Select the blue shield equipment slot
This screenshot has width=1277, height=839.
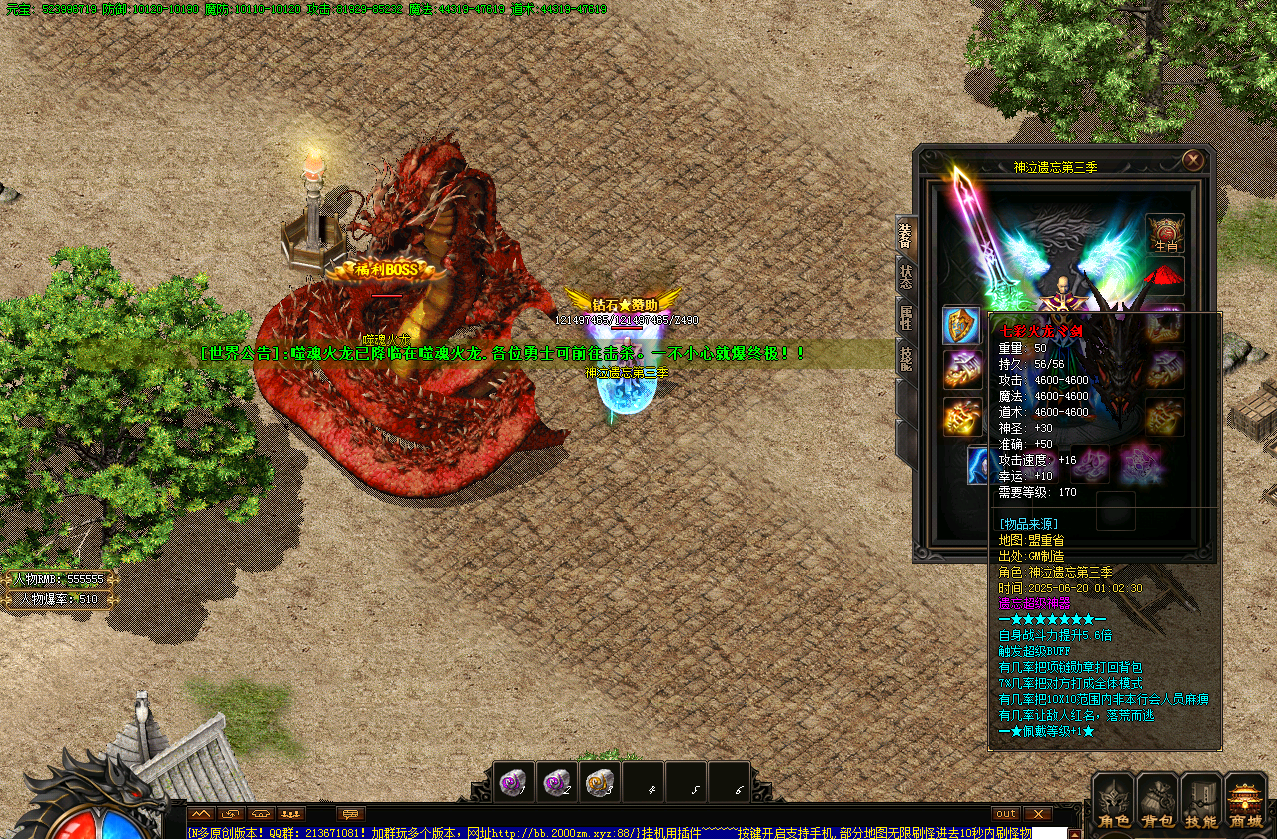(962, 325)
